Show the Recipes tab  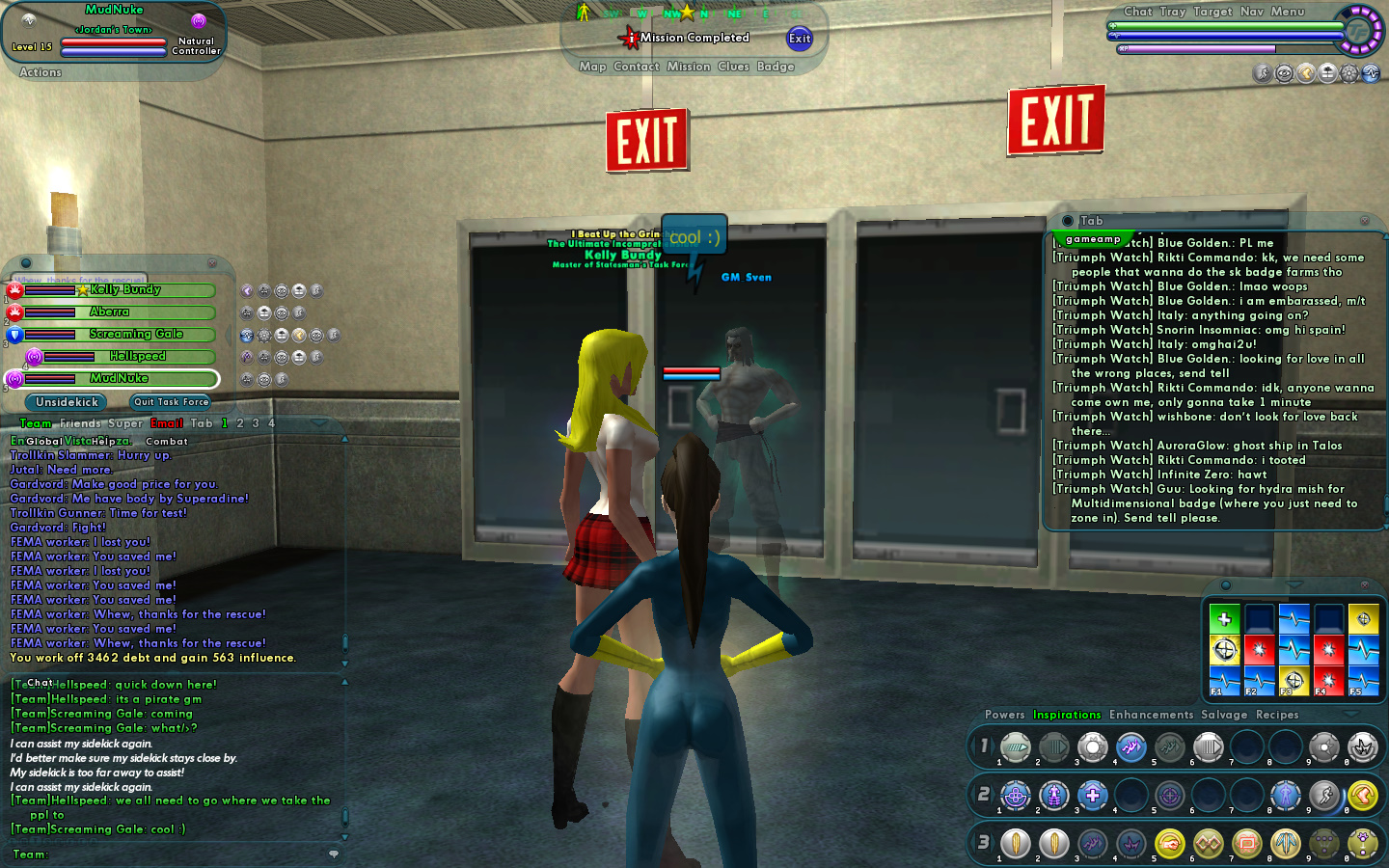pos(1277,715)
